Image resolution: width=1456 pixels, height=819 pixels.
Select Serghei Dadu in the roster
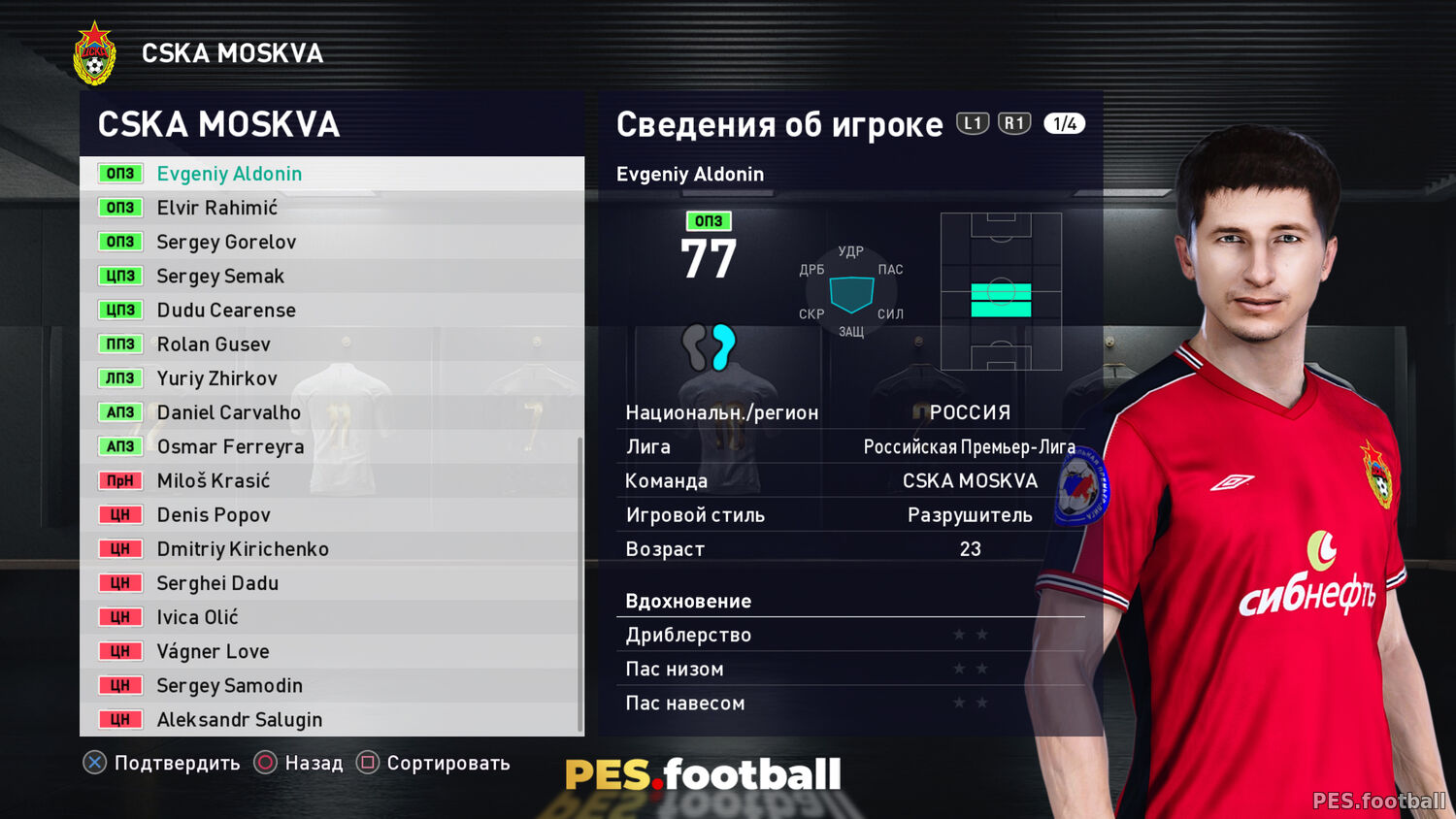(217, 583)
